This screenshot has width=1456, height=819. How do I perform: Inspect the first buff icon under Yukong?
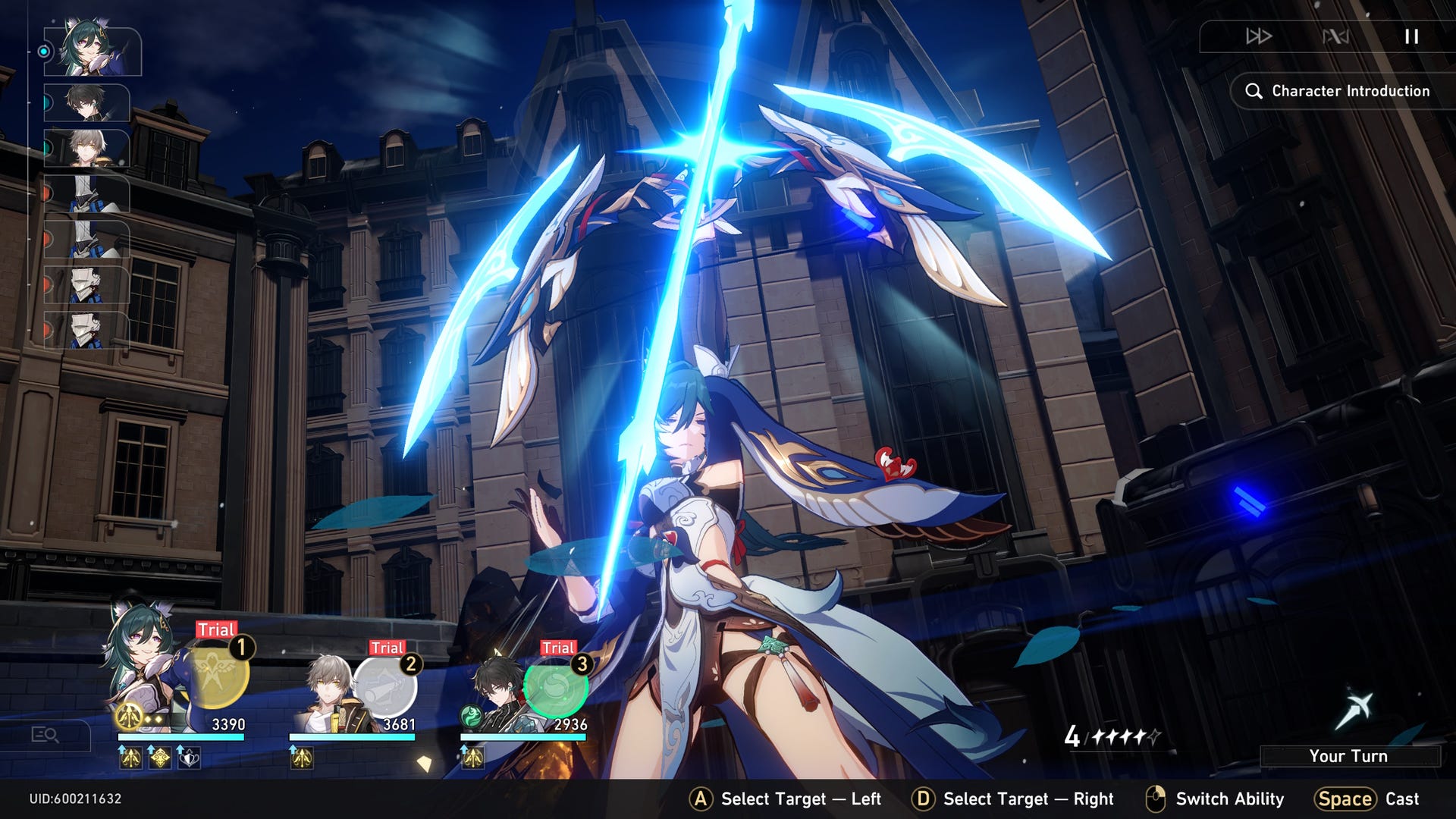click(130, 757)
